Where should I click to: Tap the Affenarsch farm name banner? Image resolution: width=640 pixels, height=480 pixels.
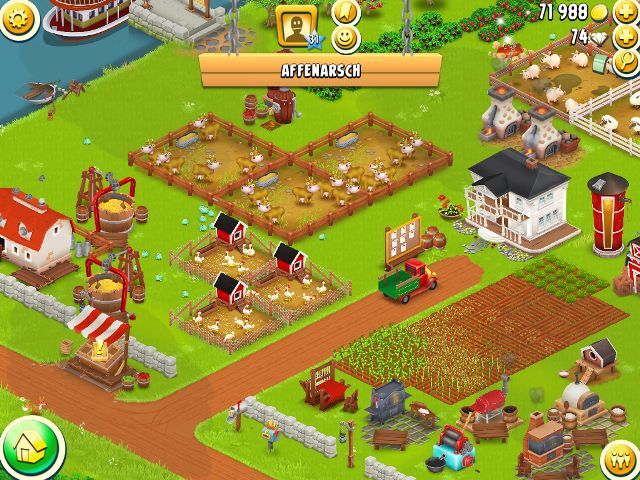pos(320,71)
